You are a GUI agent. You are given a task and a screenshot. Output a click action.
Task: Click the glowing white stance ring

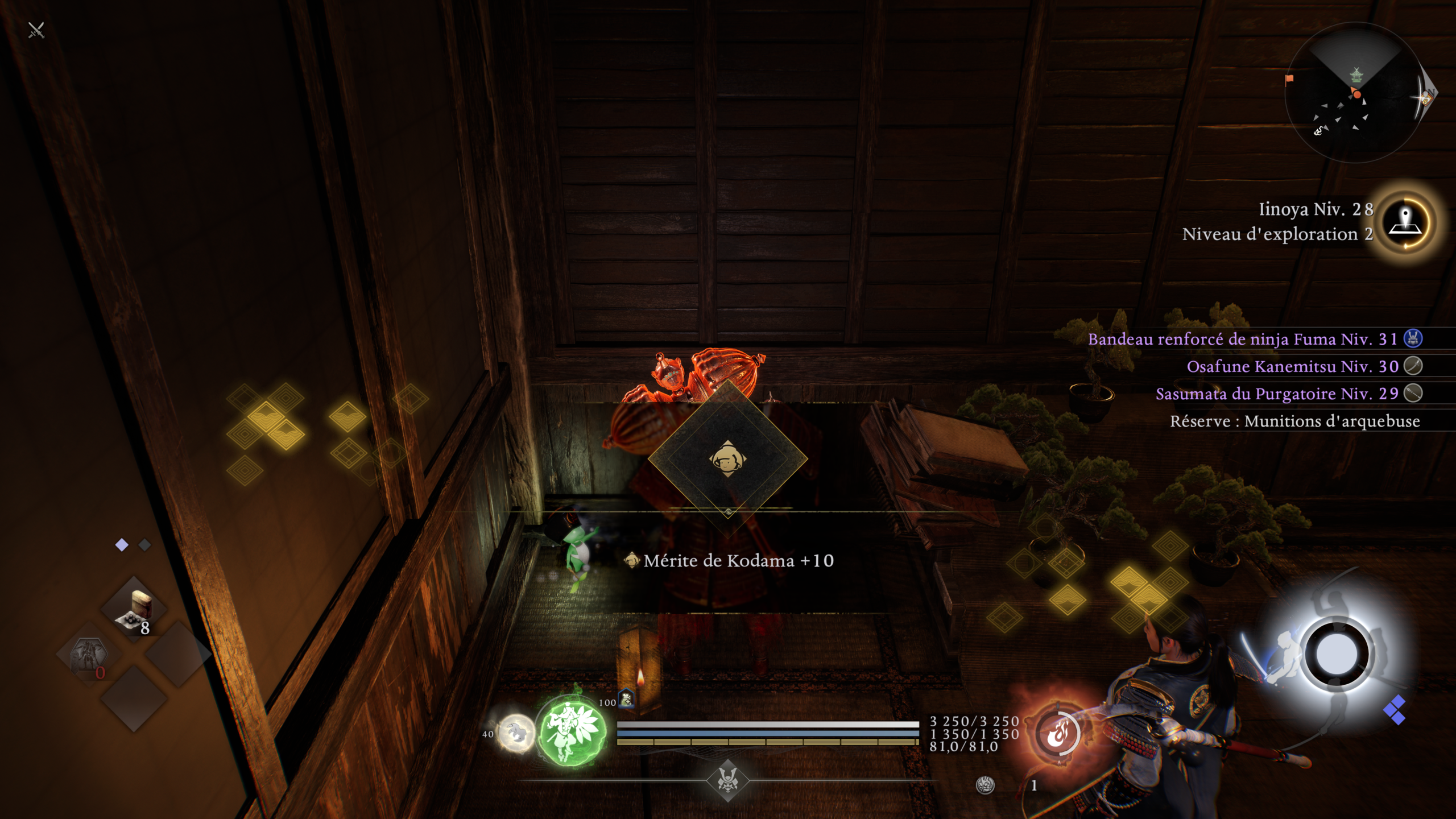tap(1337, 655)
